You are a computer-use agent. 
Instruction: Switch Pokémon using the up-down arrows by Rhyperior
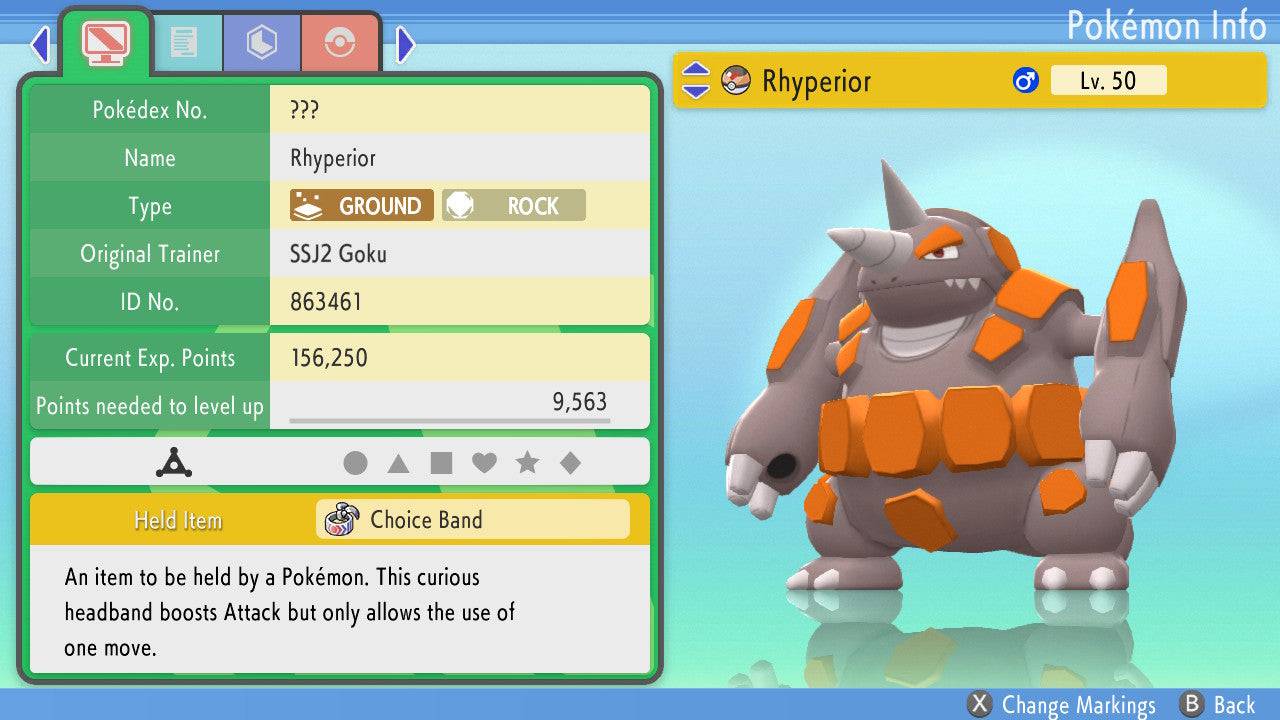tap(696, 81)
